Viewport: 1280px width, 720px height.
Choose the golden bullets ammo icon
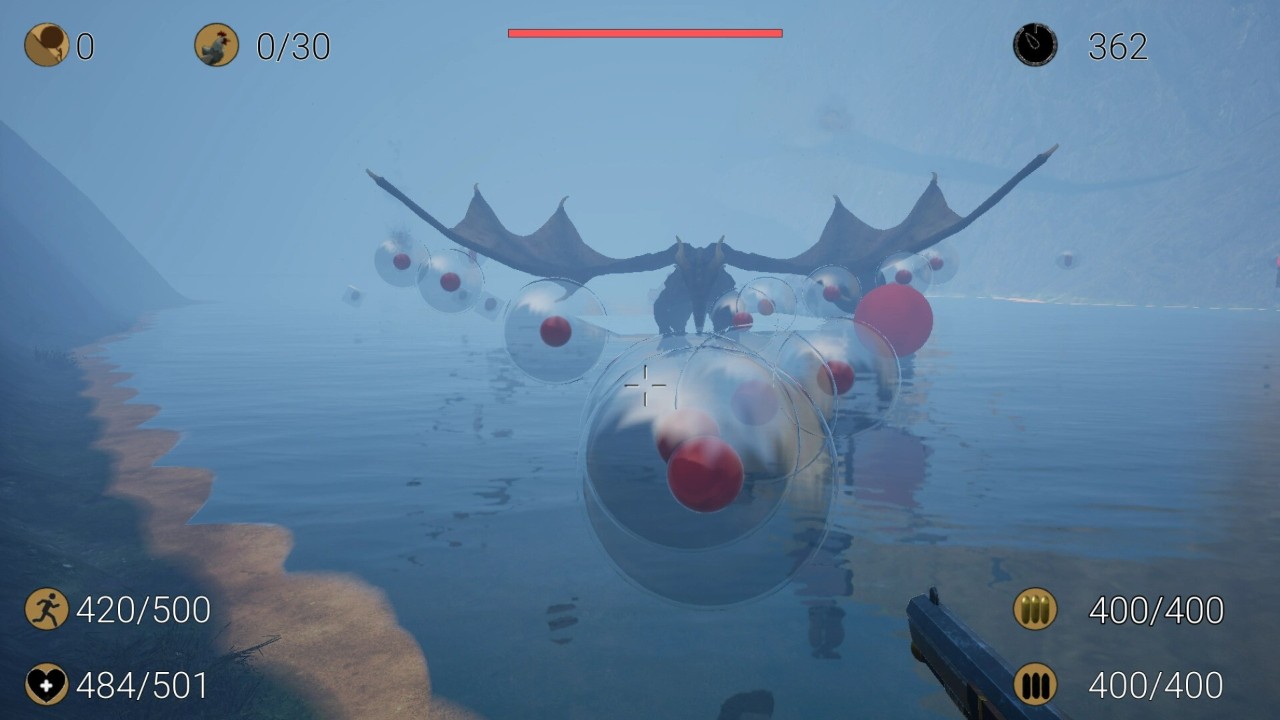click(1035, 609)
